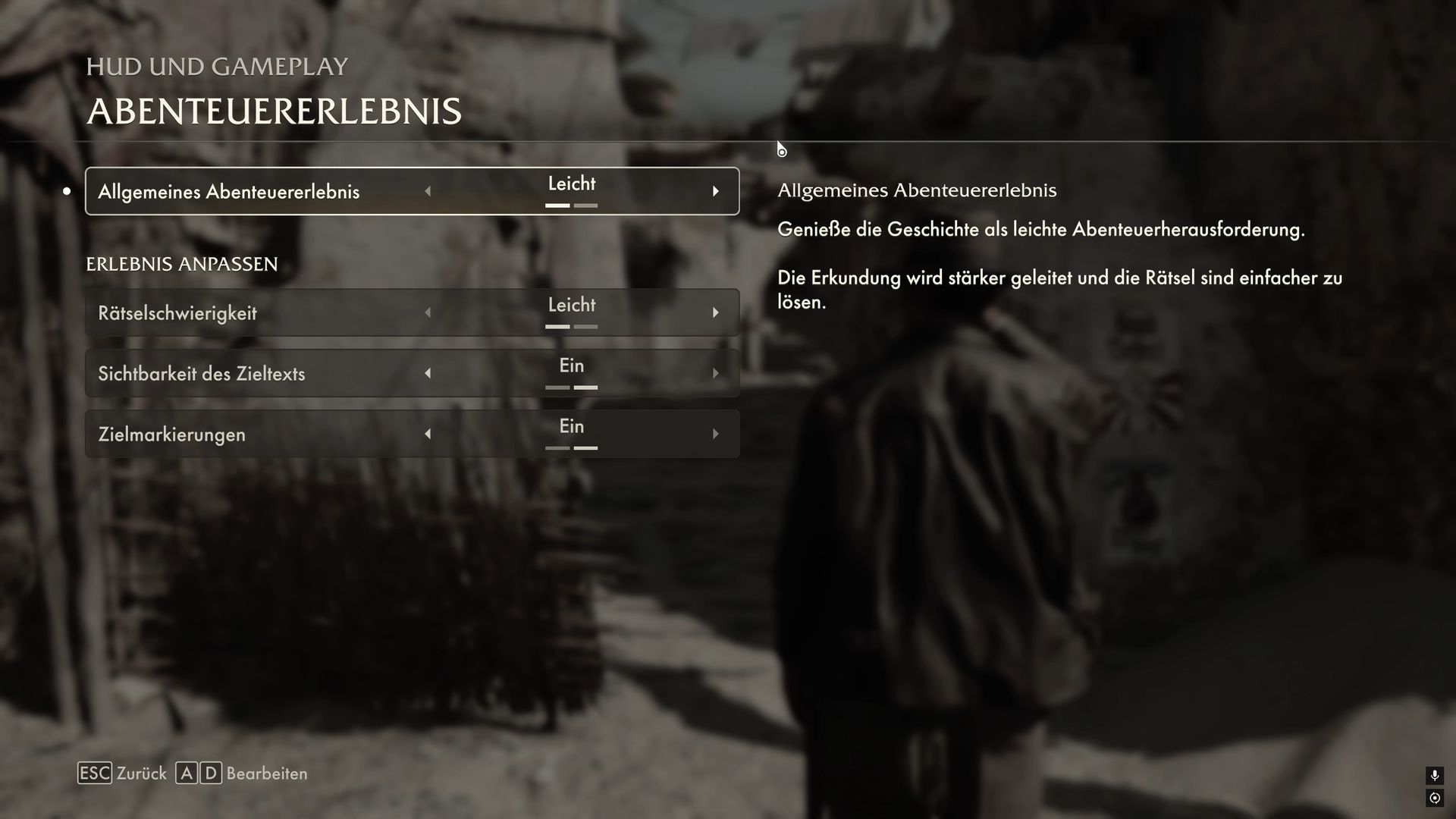Select the Allgemeines Abenteuererlebnis row
Image resolution: width=1456 pixels, height=819 pixels.
point(228,192)
